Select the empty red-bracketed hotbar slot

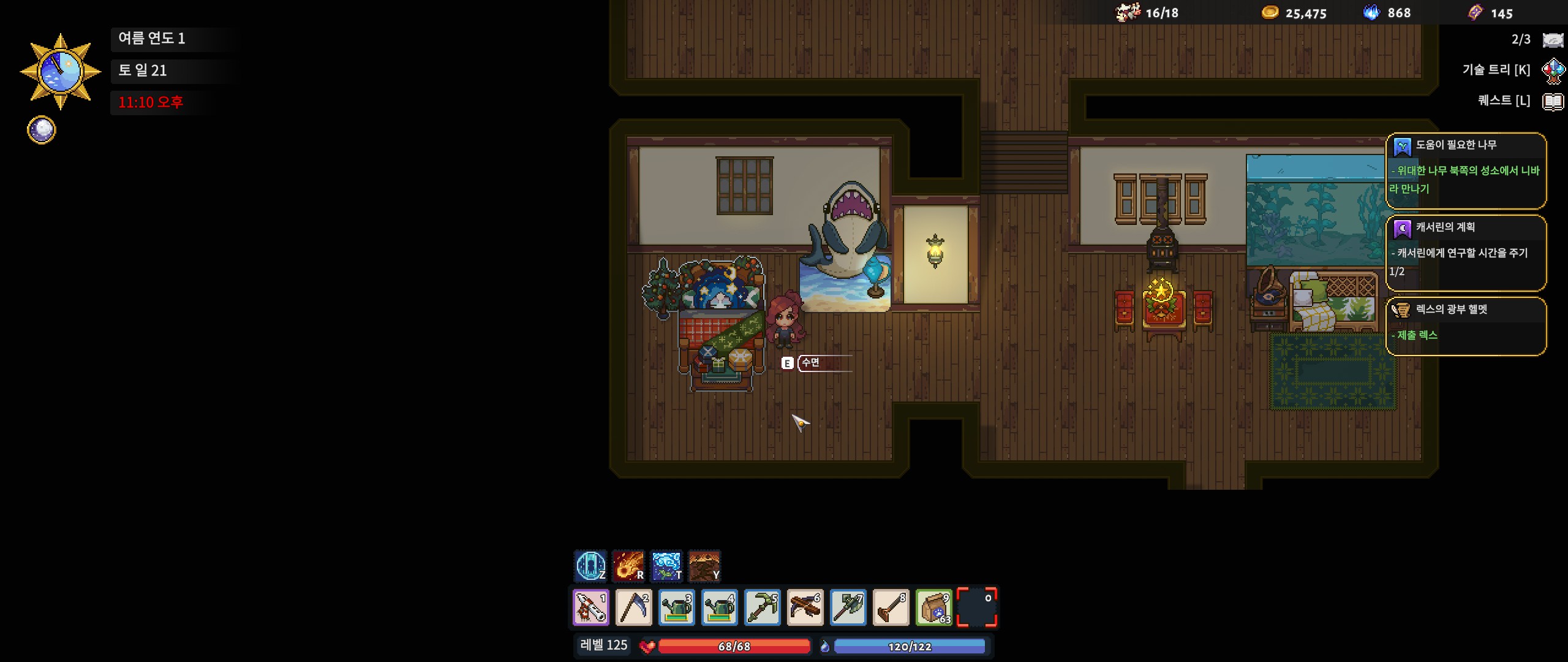[x=977, y=607]
